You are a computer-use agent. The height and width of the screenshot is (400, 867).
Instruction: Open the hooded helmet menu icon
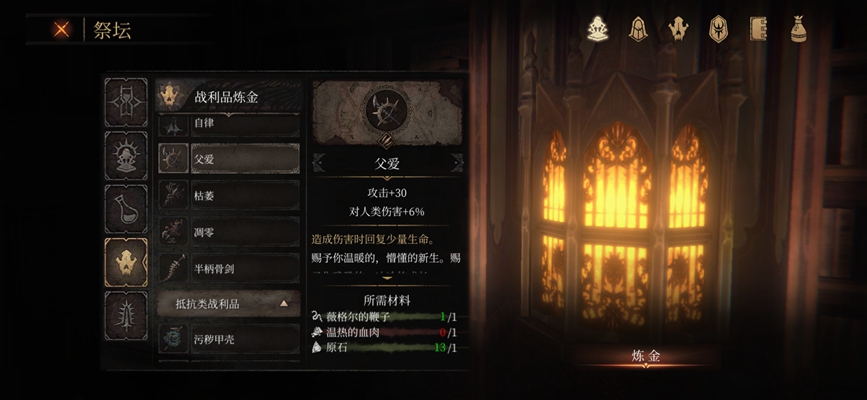[x=637, y=29]
